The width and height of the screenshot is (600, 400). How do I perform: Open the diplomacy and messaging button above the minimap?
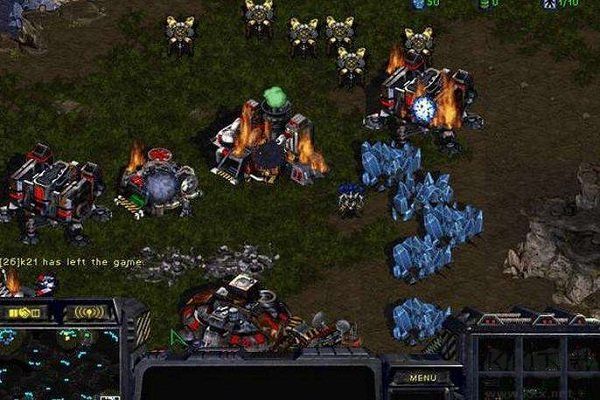88,312
